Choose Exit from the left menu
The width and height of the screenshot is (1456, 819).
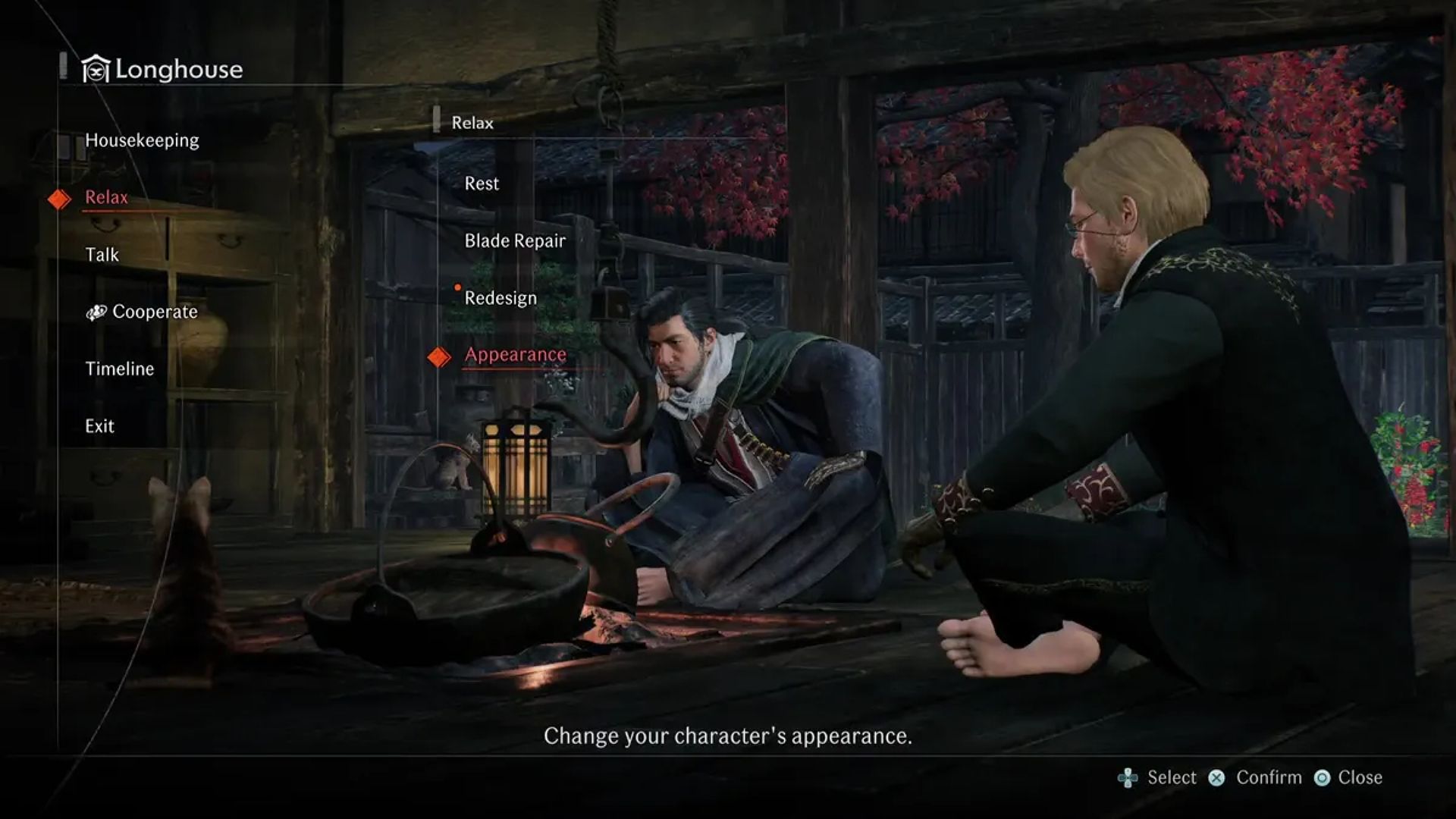tap(99, 425)
